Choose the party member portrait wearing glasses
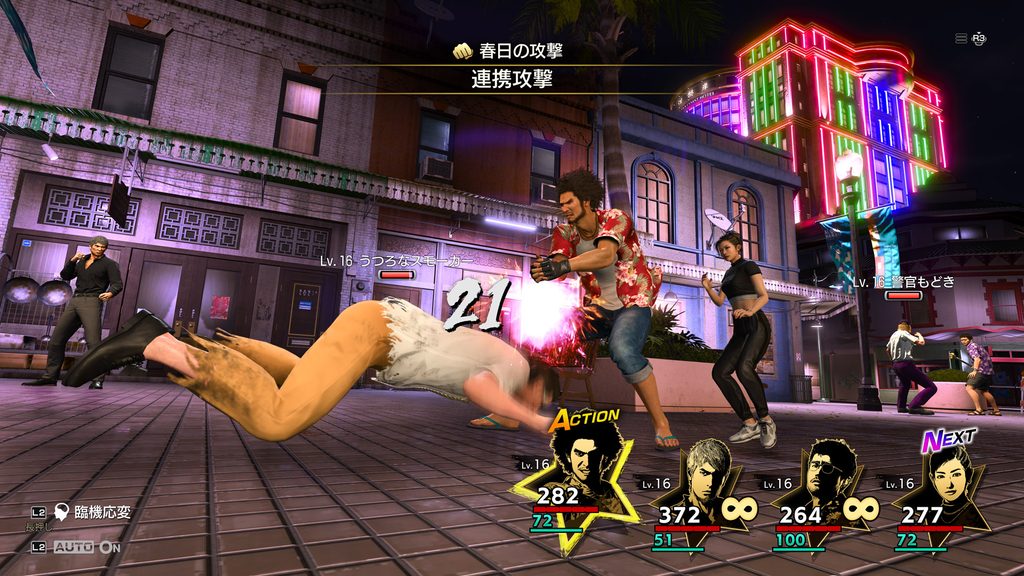The width and height of the screenshot is (1024, 576). point(827,477)
